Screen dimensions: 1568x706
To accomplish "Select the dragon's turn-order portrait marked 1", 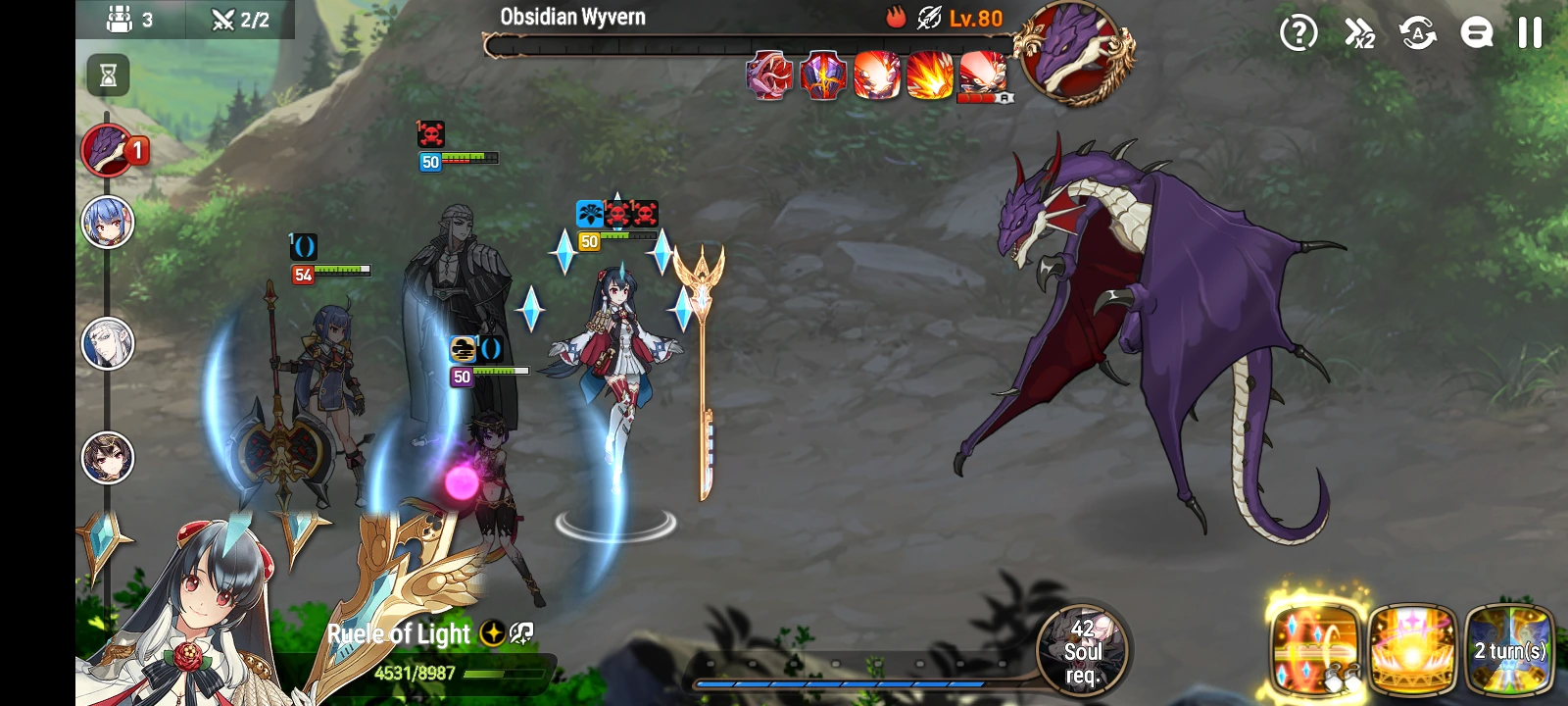I will click(x=108, y=150).
